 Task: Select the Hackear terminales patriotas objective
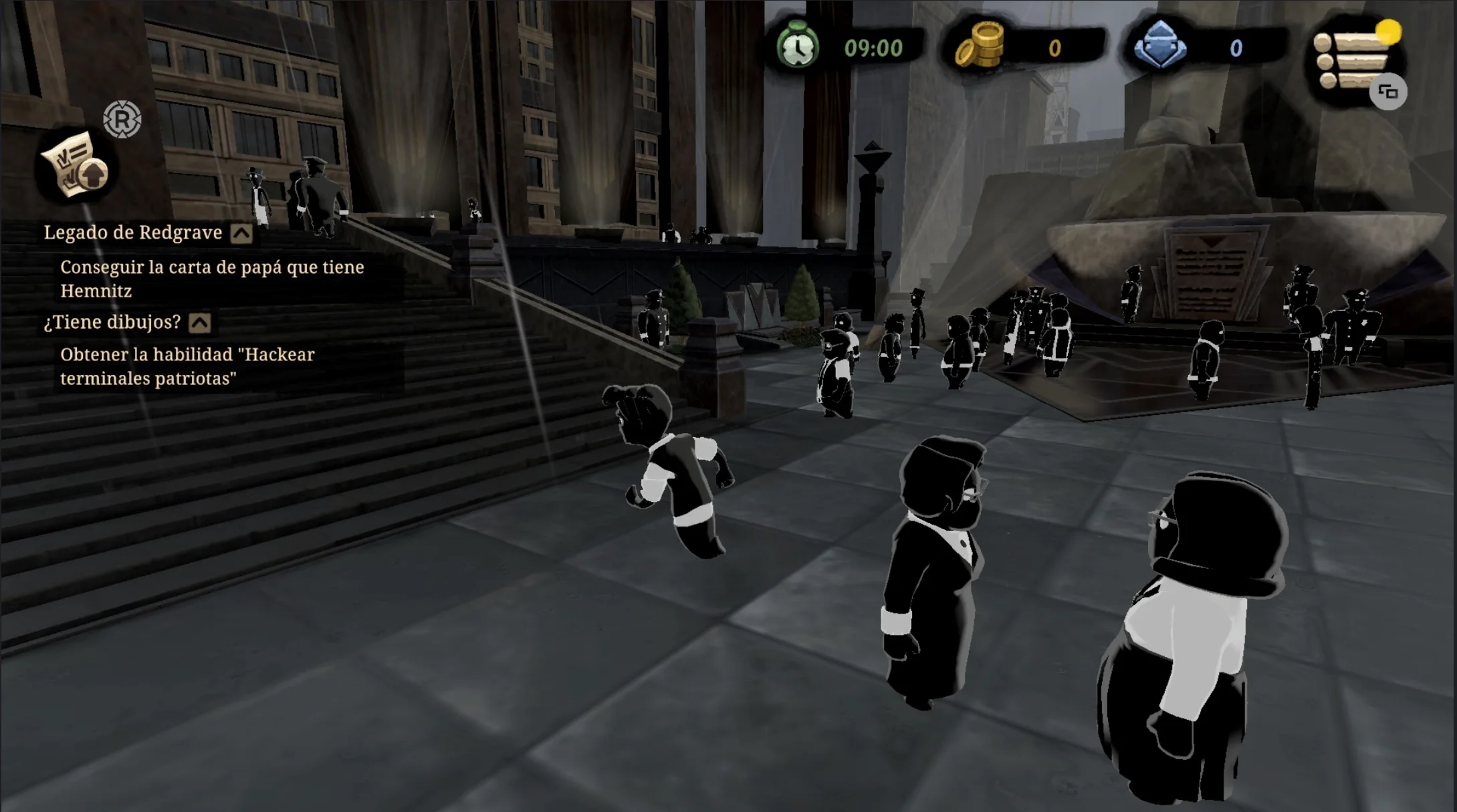pyautogui.click(x=187, y=366)
